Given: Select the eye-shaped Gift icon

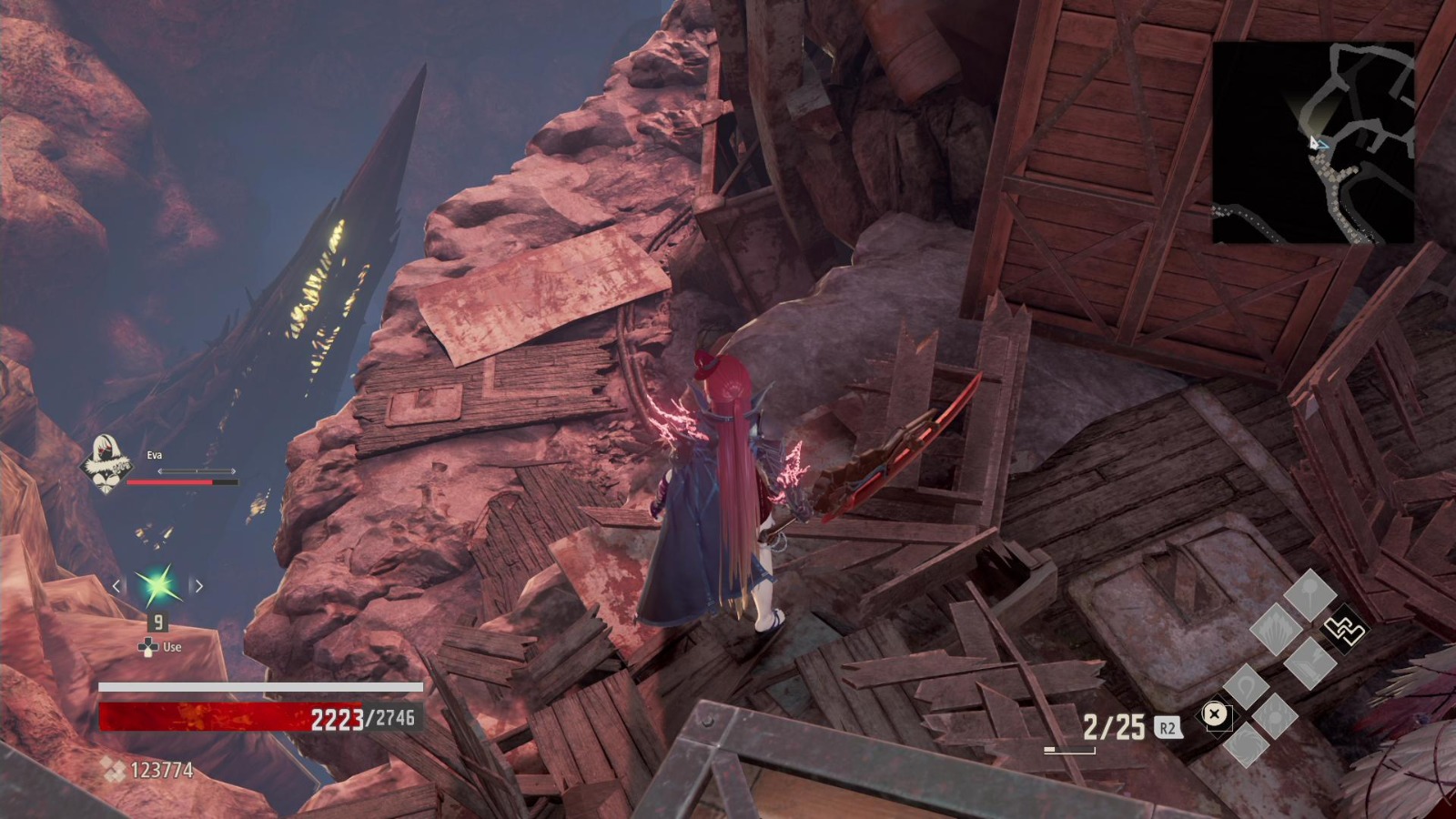Looking at the screenshot, I should pos(1275,714).
